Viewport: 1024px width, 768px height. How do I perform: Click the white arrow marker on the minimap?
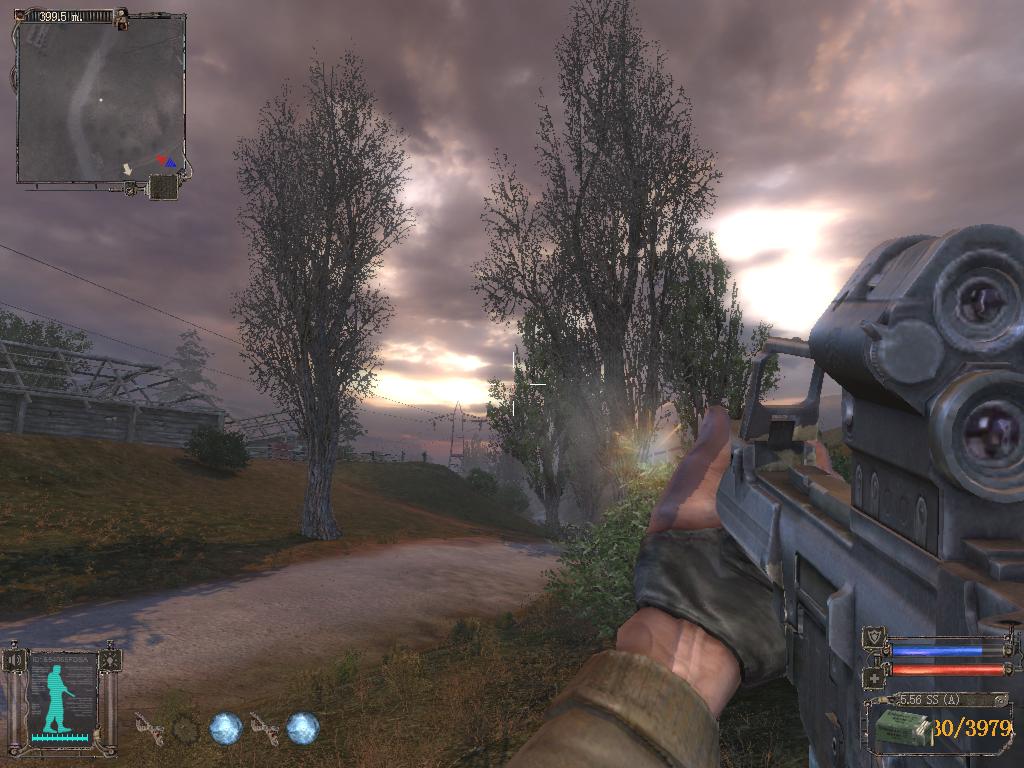tap(127, 170)
